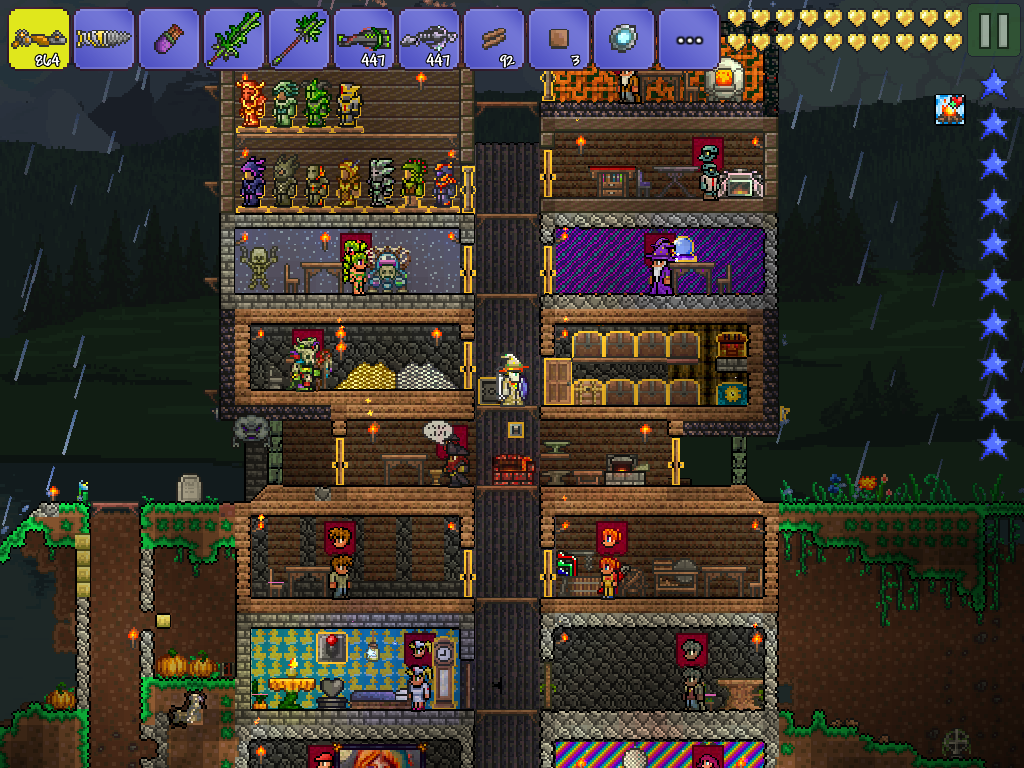Select the gray shark-shaped gun slot

(x=429, y=39)
